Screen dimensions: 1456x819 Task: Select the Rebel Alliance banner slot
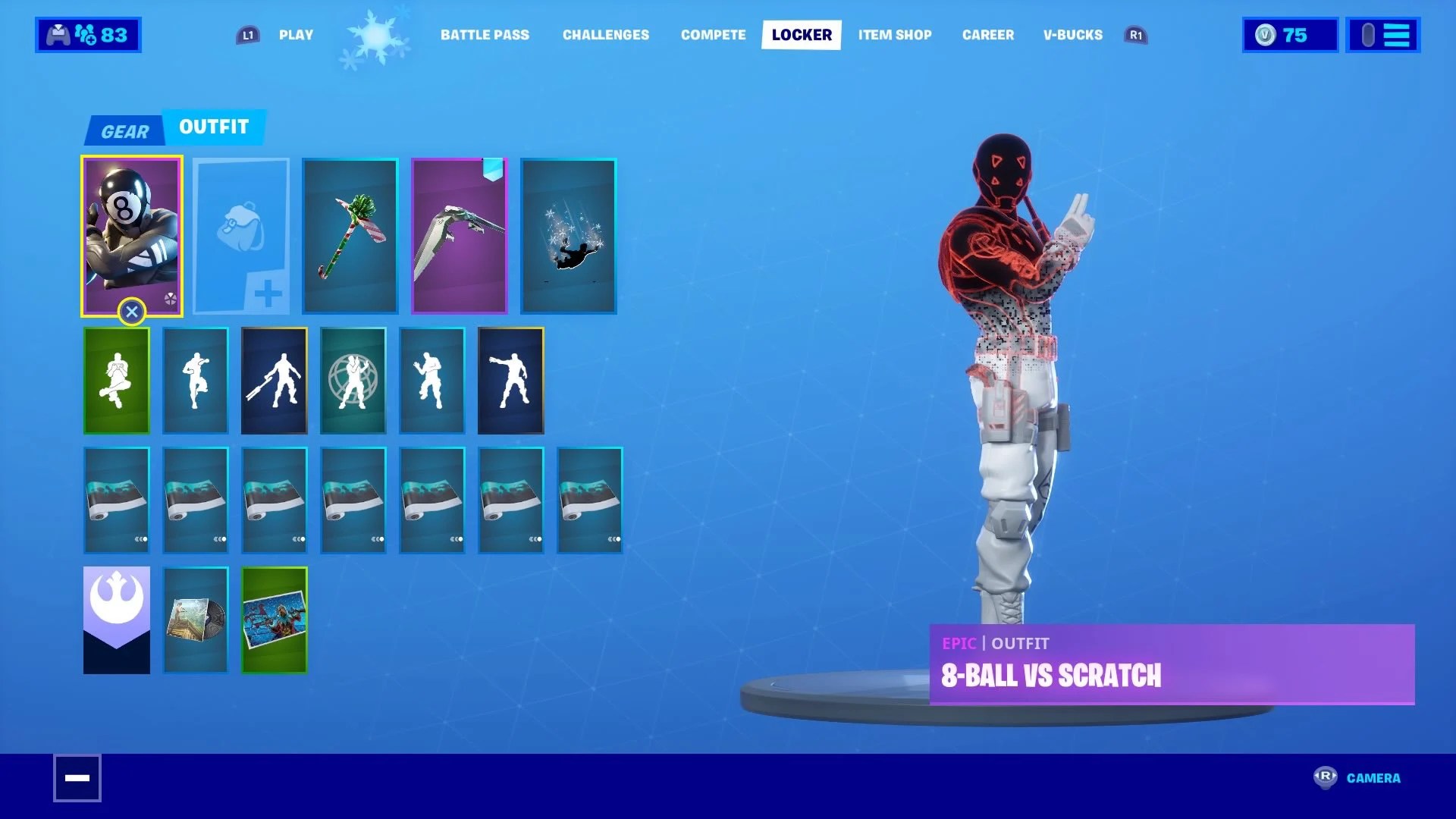pyautogui.click(x=116, y=620)
